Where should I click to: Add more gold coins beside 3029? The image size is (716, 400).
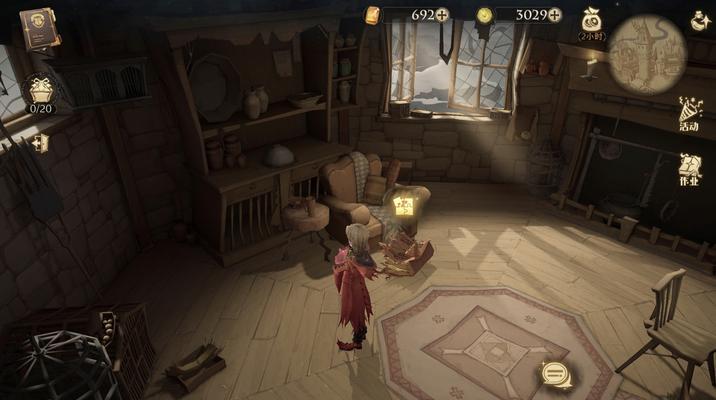[x=555, y=15]
